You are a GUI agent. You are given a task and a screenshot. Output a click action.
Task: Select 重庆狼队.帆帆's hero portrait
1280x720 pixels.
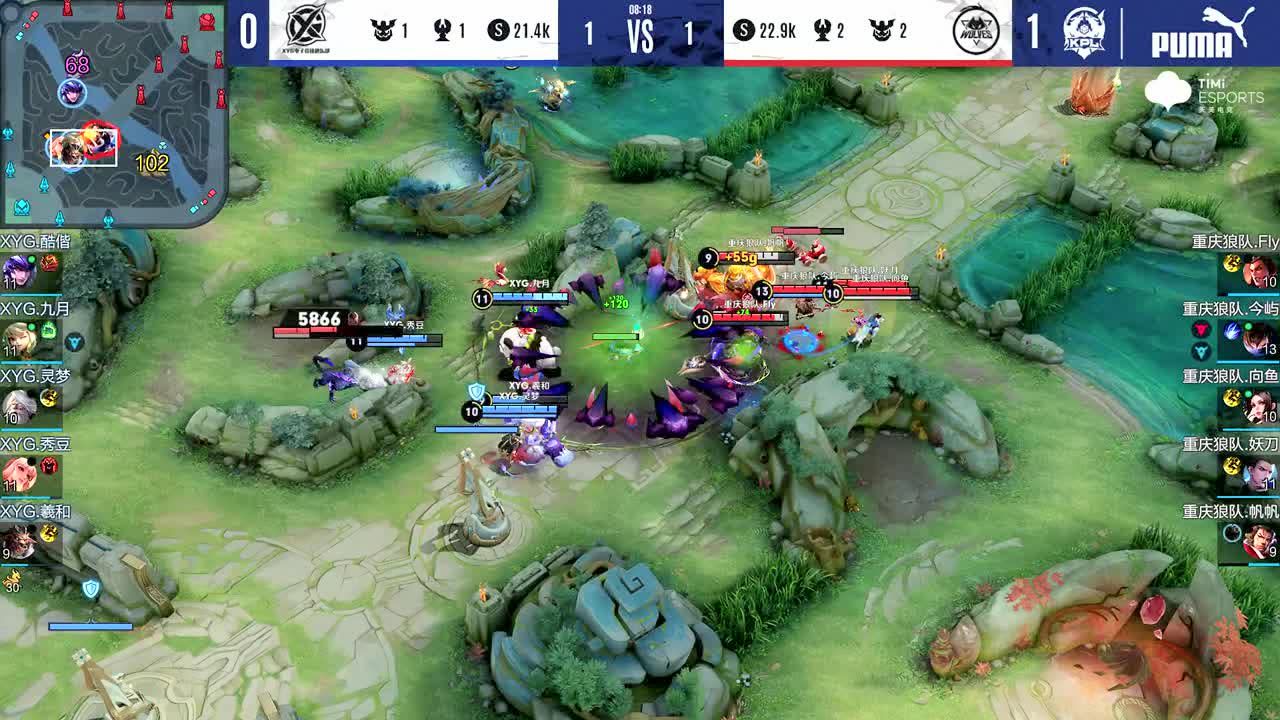click(x=1261, y=541)
